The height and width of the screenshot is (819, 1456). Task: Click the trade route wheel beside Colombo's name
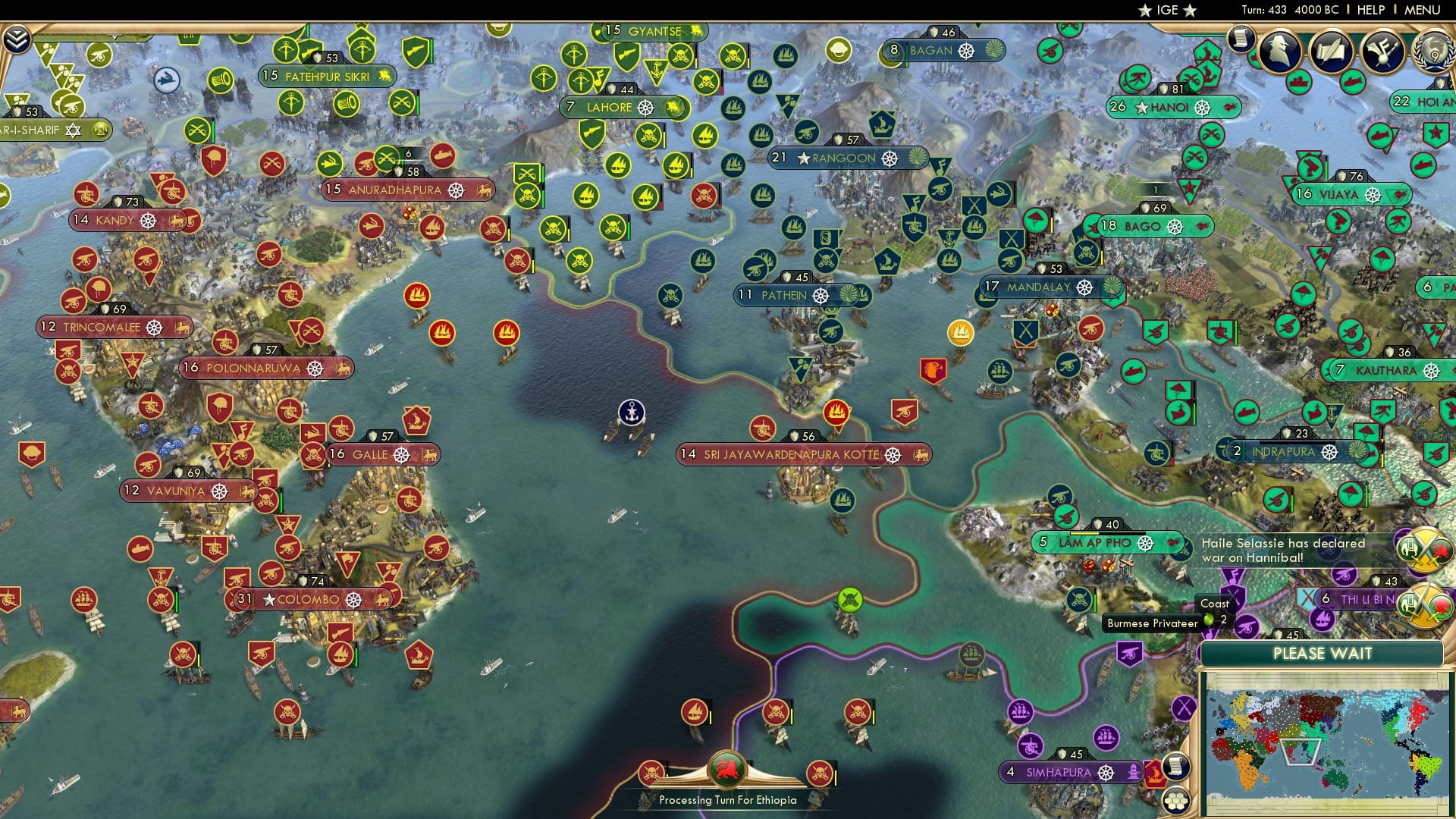point(353,598)
